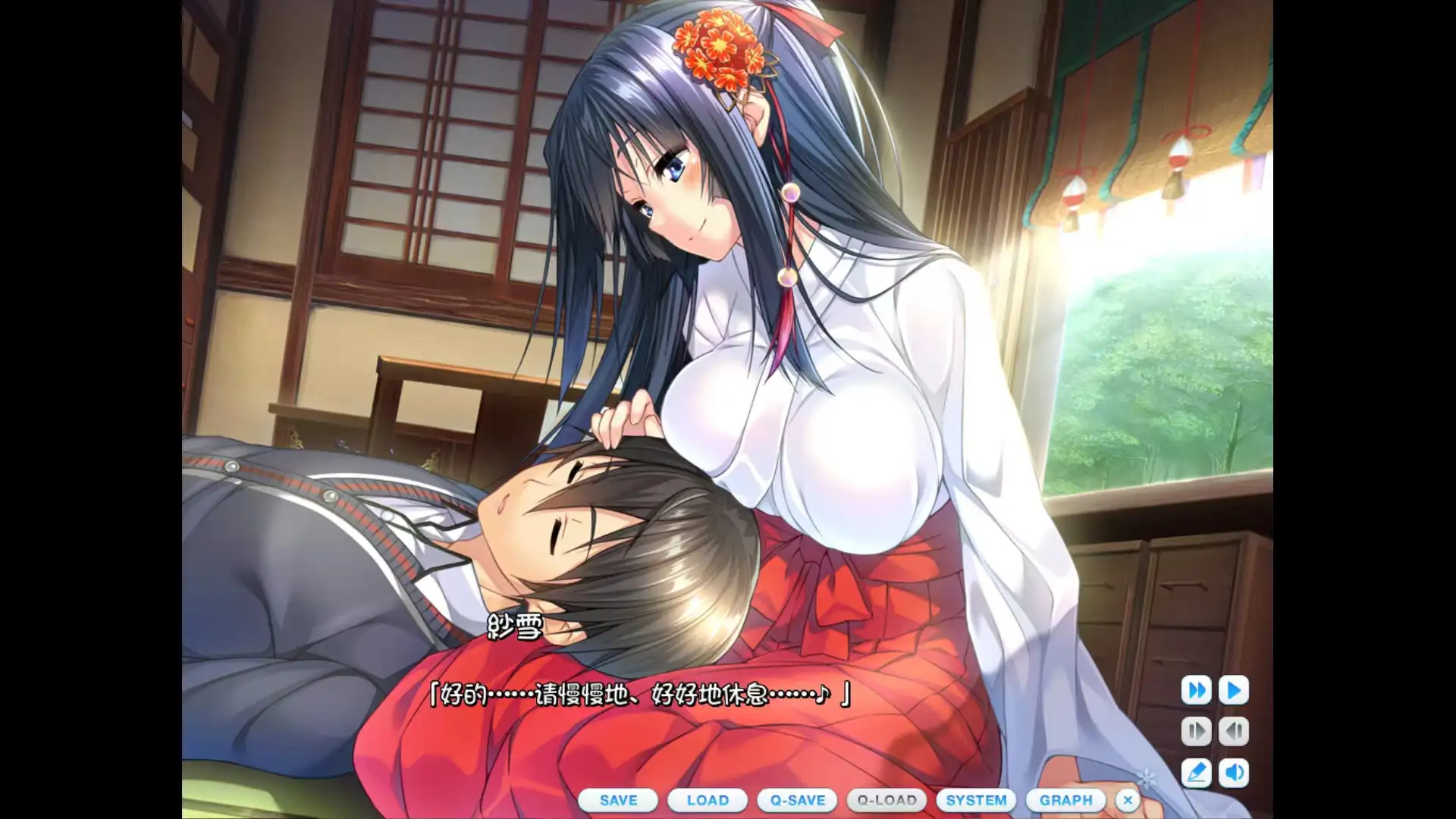The height and width of the screenshot is (819, 1456).
Task: Select the pen message-window icon
Action: tap(1198, 770)
